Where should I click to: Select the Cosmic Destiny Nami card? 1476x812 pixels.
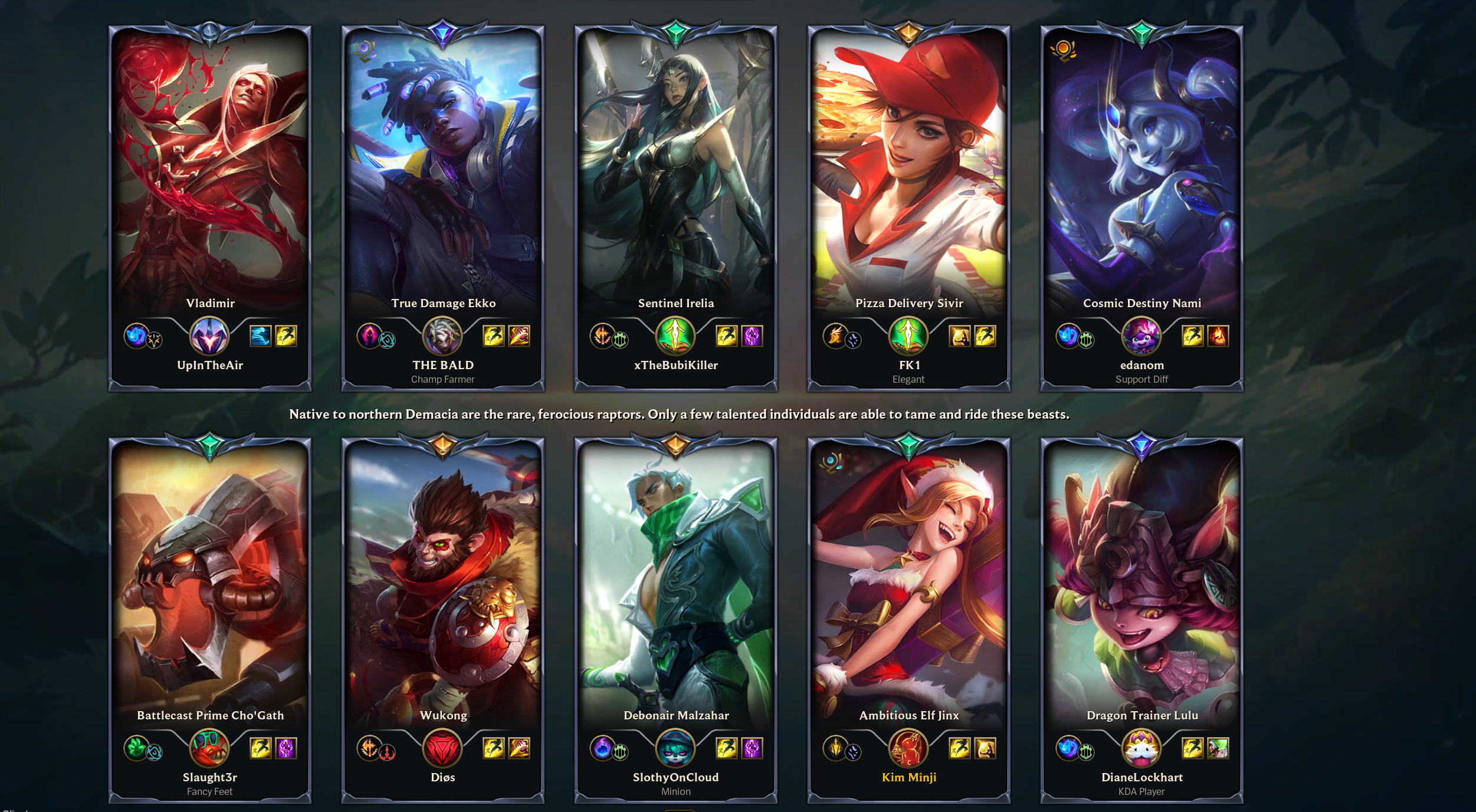click(1142, 177)
